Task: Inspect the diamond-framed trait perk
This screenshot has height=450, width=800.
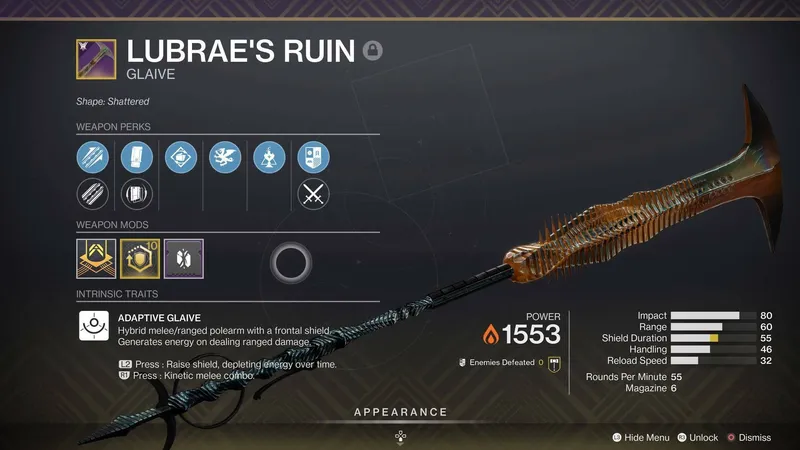Action: point(180,156)
